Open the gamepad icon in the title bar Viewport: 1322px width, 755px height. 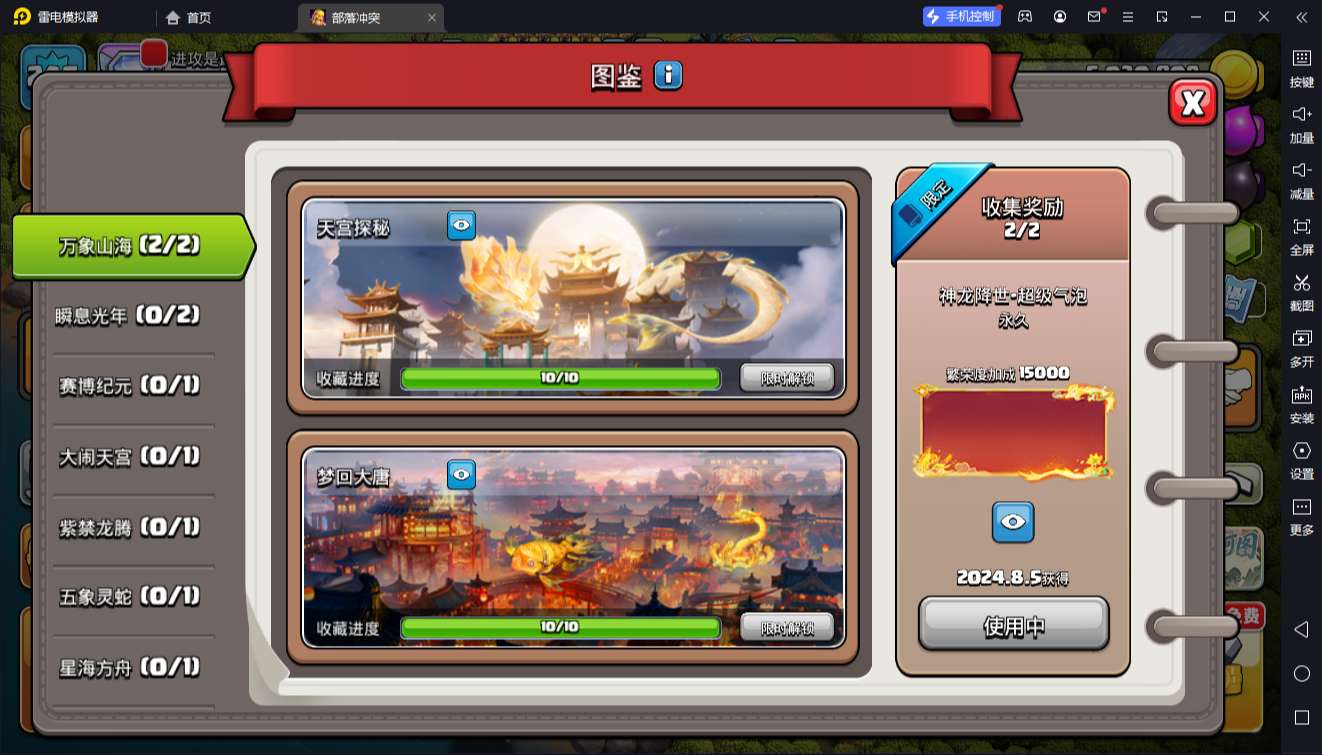[1023, 16]
